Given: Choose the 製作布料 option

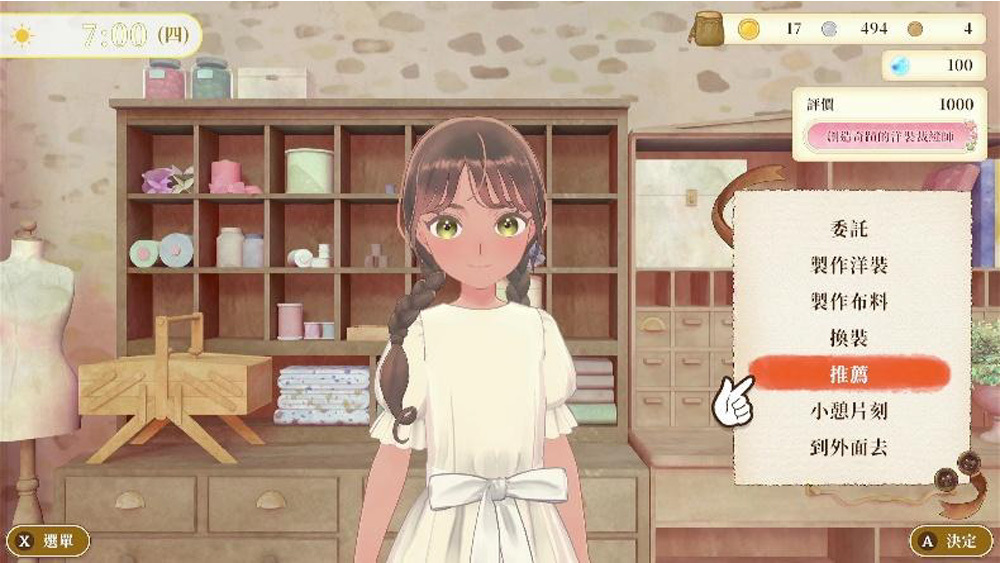Looking at the screenshot, I should [x=849, y=301].
